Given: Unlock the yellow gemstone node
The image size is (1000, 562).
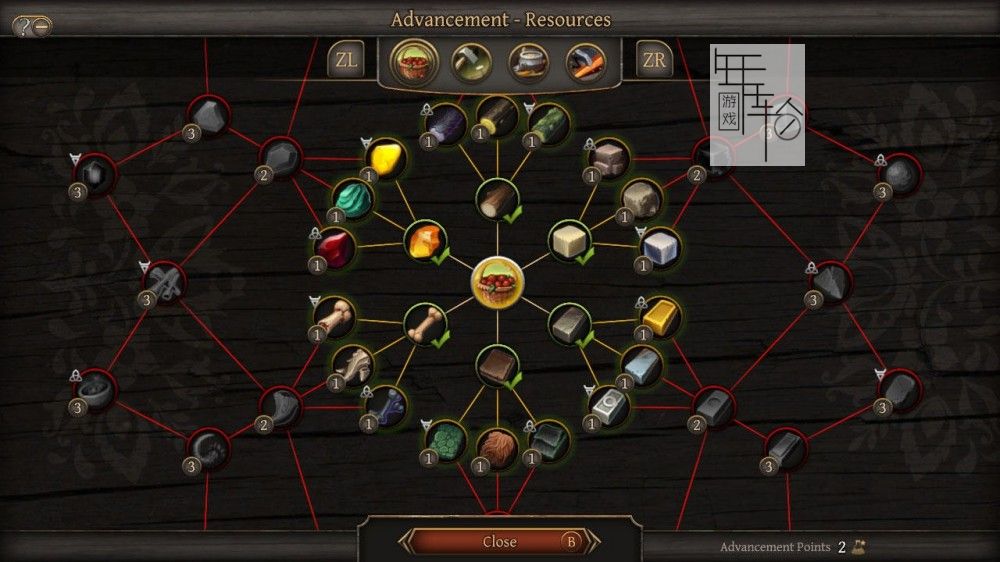Looking at the screenshot, I should pos(385,158).
